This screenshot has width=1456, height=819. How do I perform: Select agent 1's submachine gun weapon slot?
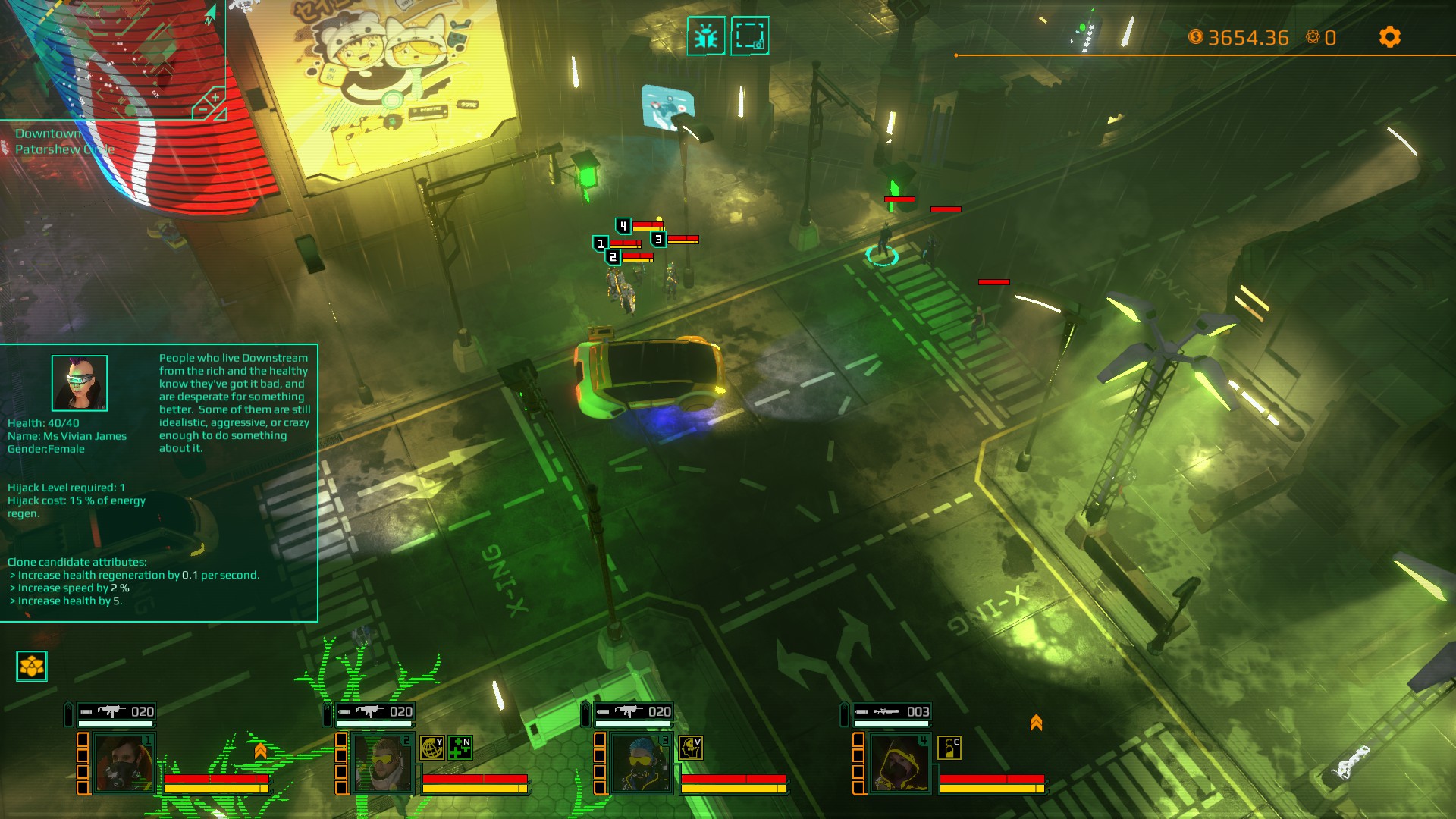point(116,711)
